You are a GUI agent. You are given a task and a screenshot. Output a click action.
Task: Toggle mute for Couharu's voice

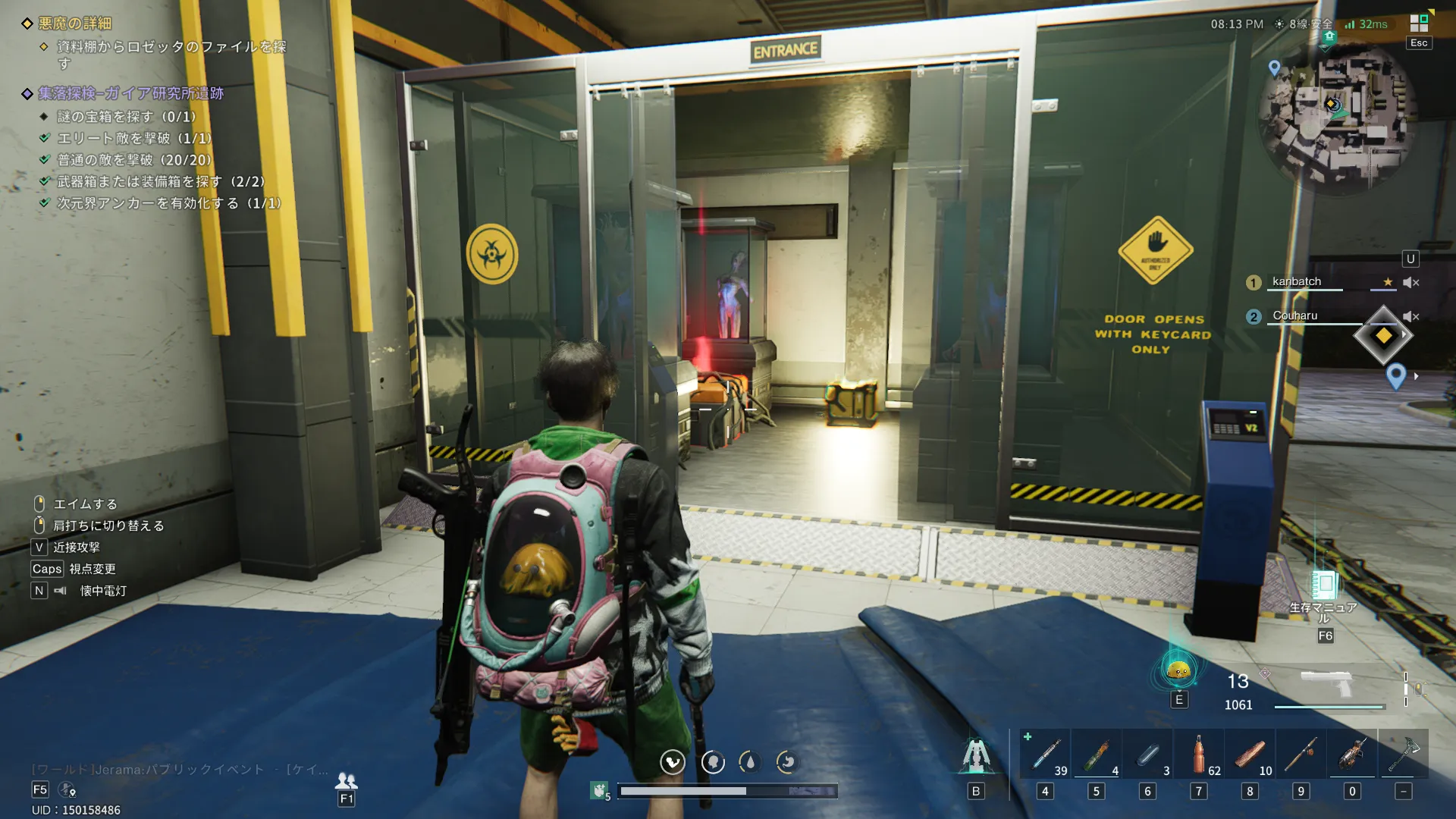click(1410, 316)
